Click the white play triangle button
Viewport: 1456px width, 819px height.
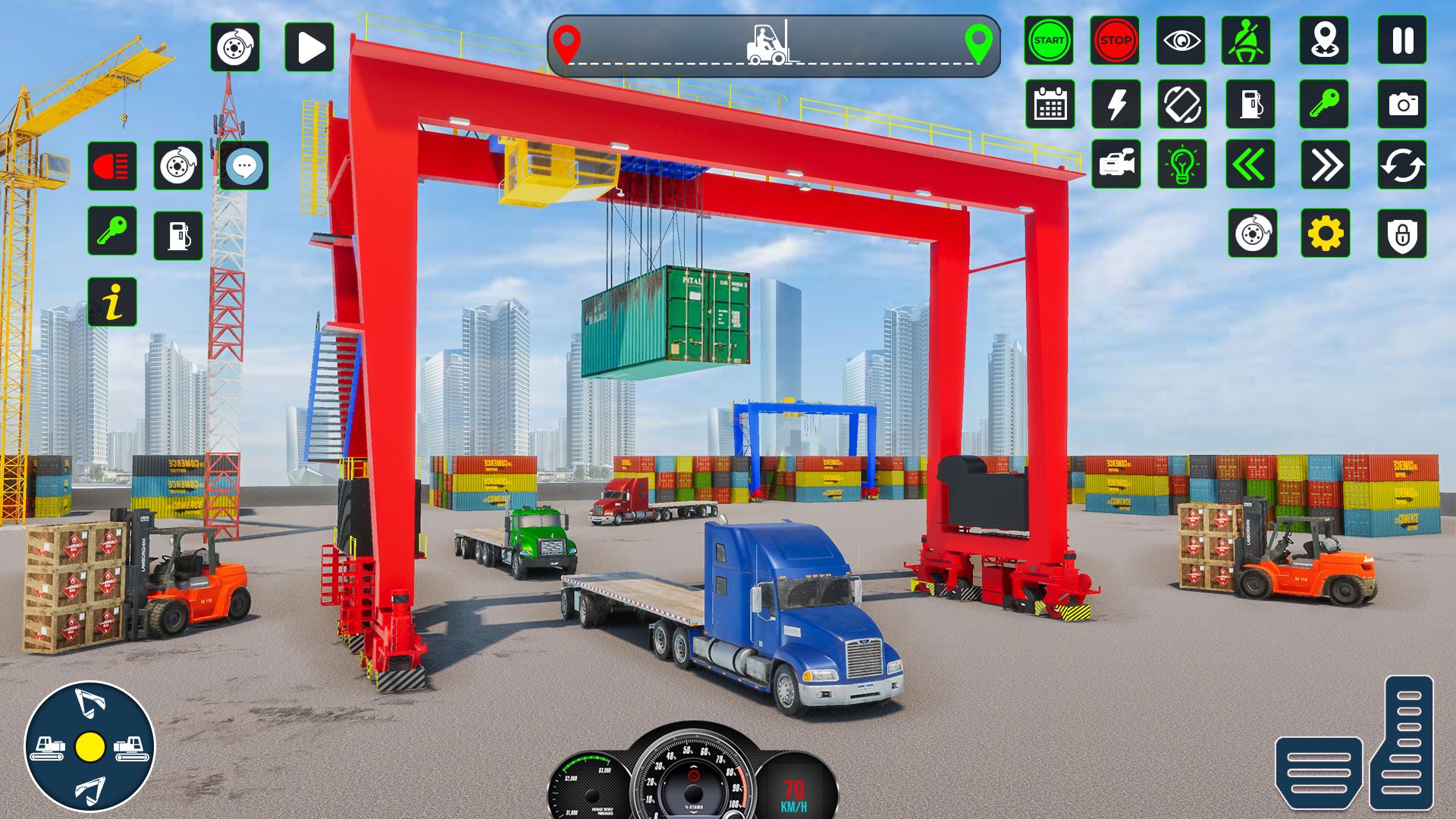309,47
